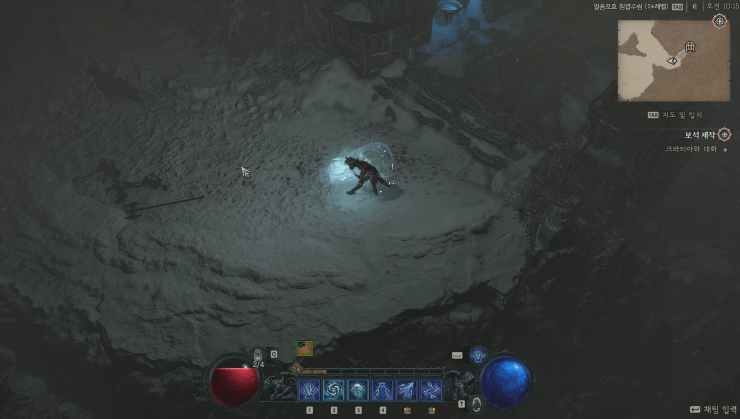The width and height of the screenshot is (740, 419).
Task: Activate the sixth skill with crackling spark icon
Action: tap(431, 389)
